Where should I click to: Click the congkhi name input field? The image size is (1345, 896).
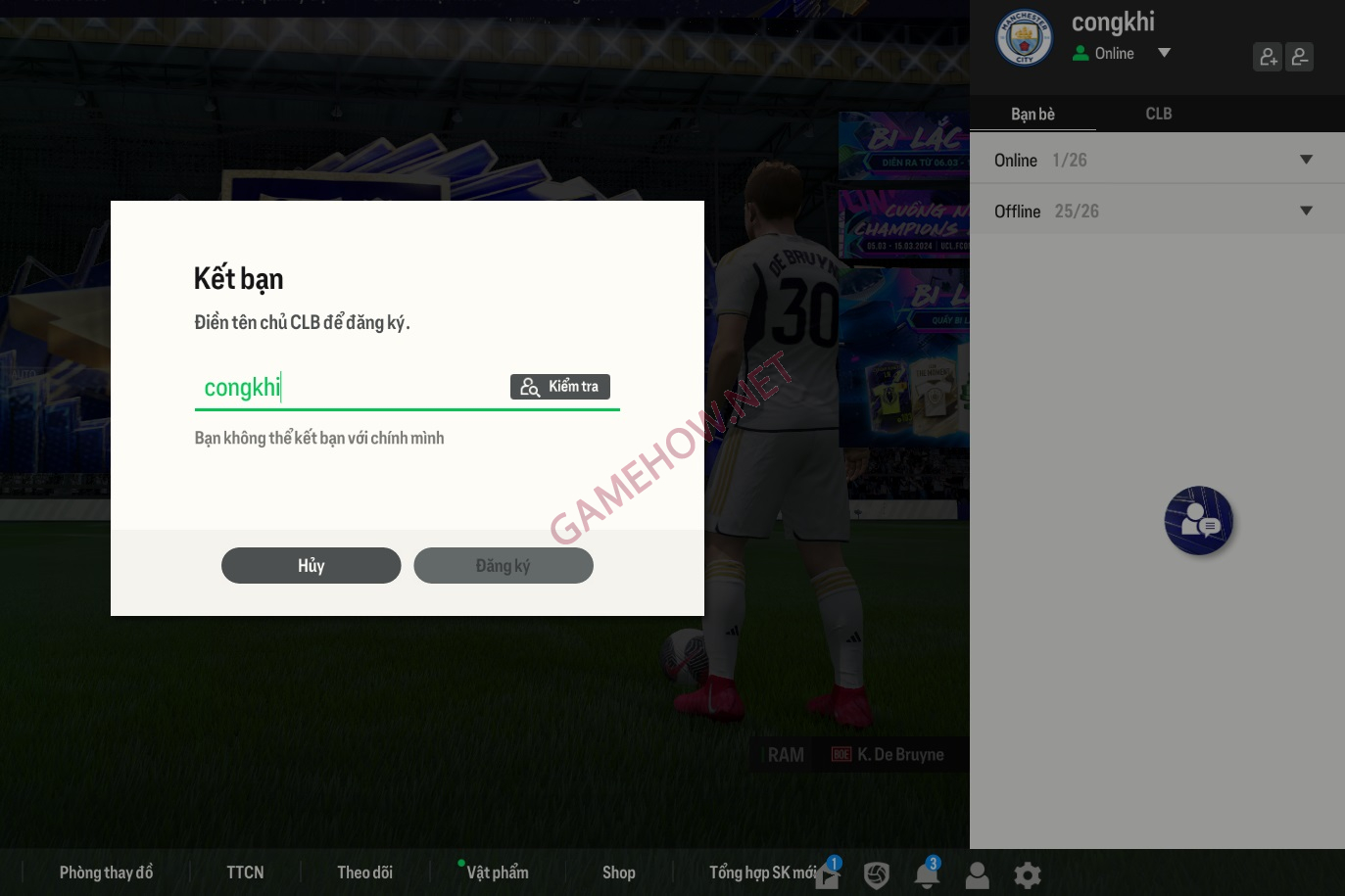pyautogui.click(x=343, y=387)
